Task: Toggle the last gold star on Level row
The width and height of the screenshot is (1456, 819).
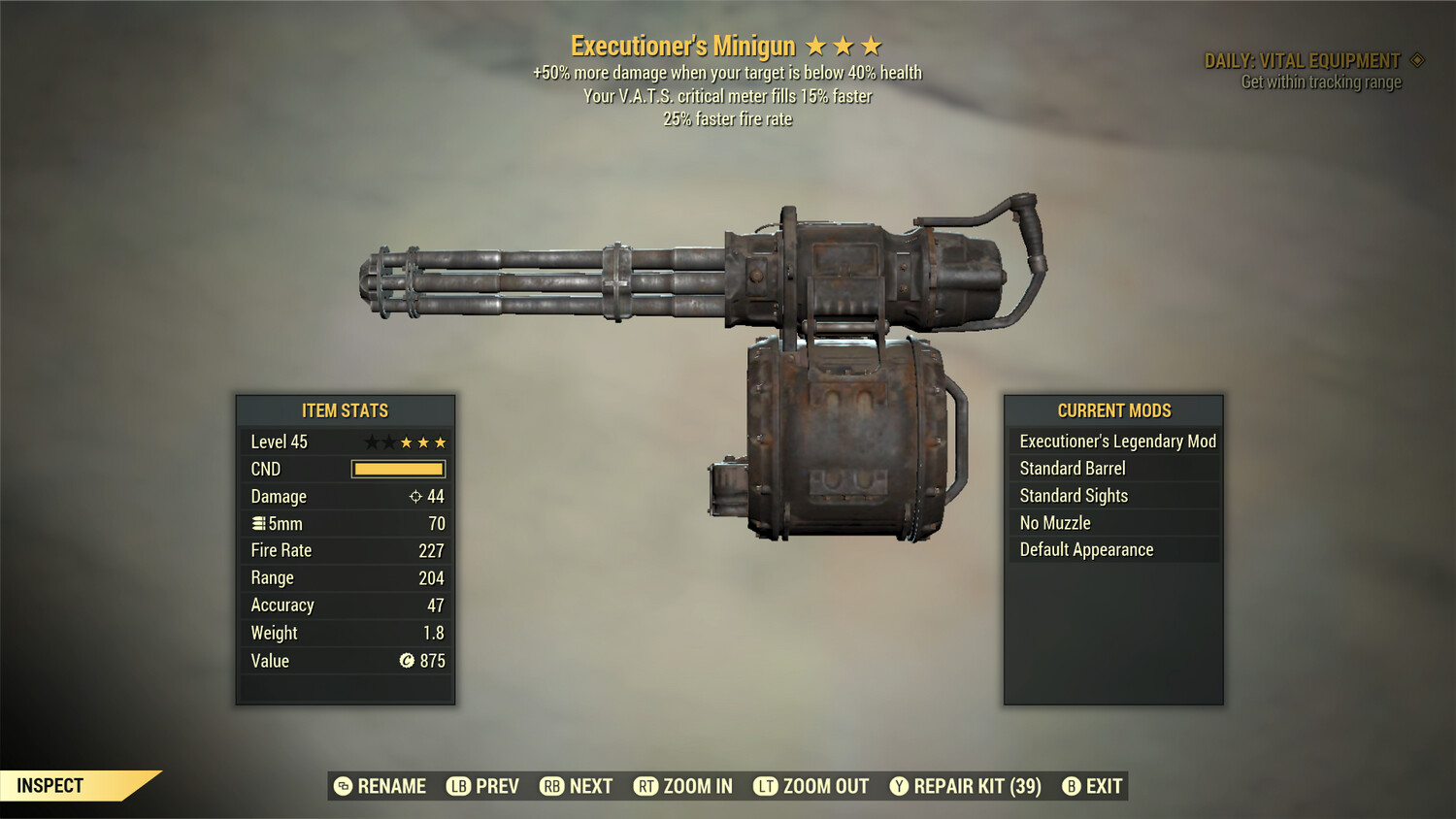Action: pyautogui.click(x=442, y=442)
